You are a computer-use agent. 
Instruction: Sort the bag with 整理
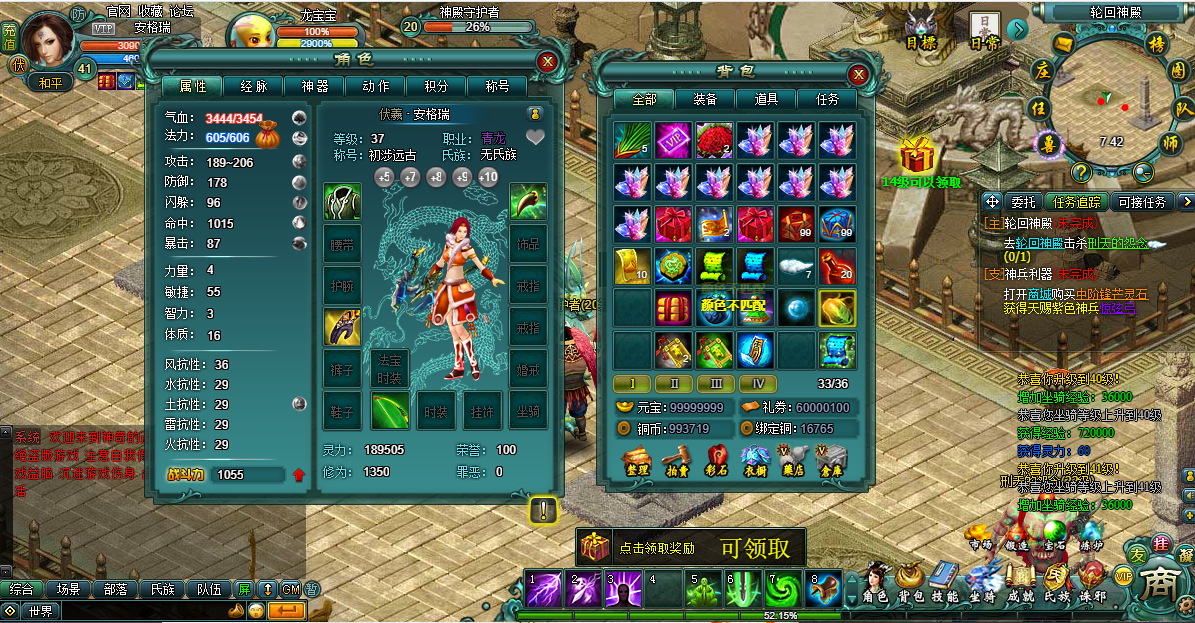pyautogui.click(x=637, y=462)
